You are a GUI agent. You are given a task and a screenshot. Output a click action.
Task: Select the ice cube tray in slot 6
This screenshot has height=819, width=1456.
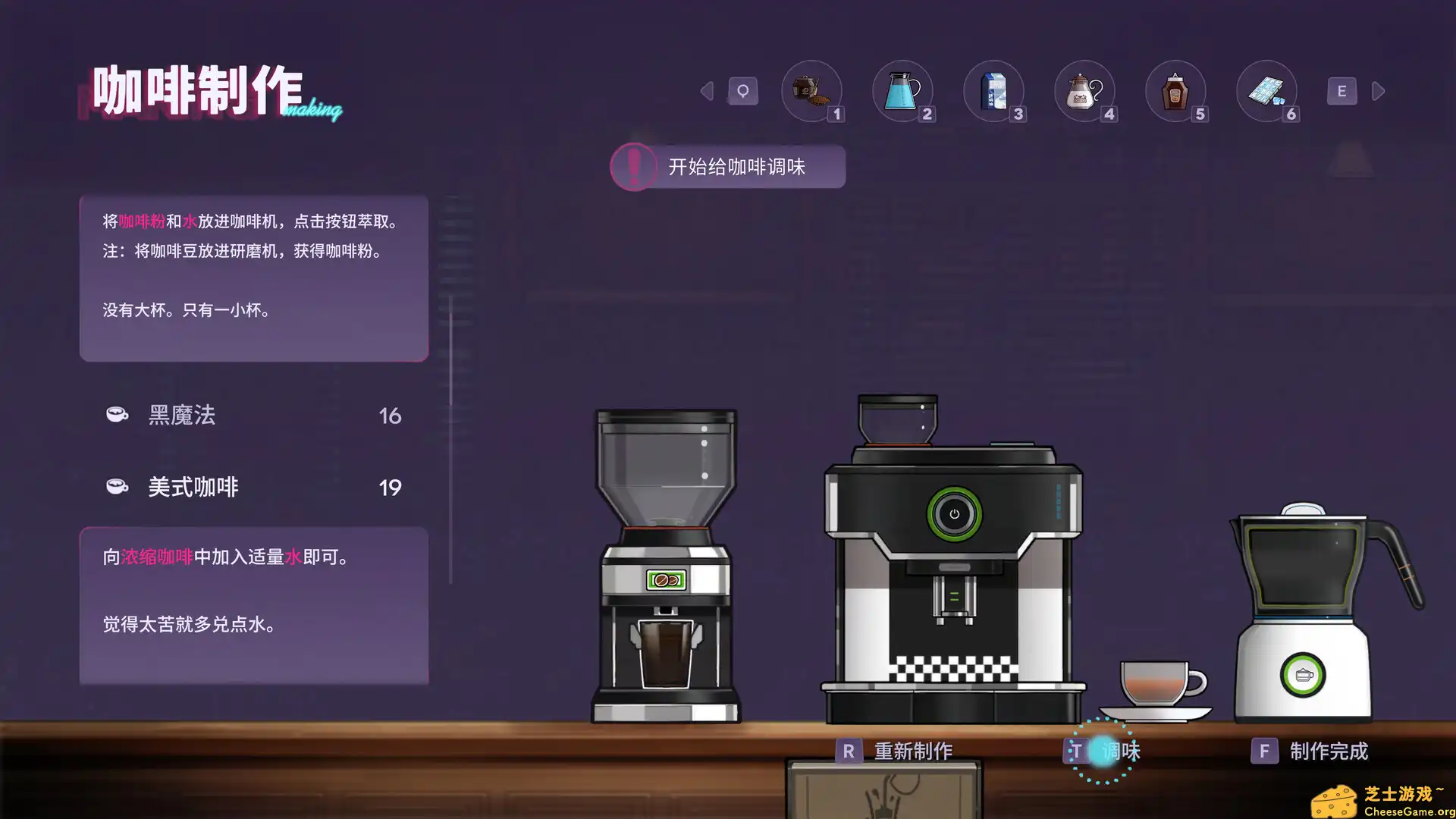[x=1267, y=89]
